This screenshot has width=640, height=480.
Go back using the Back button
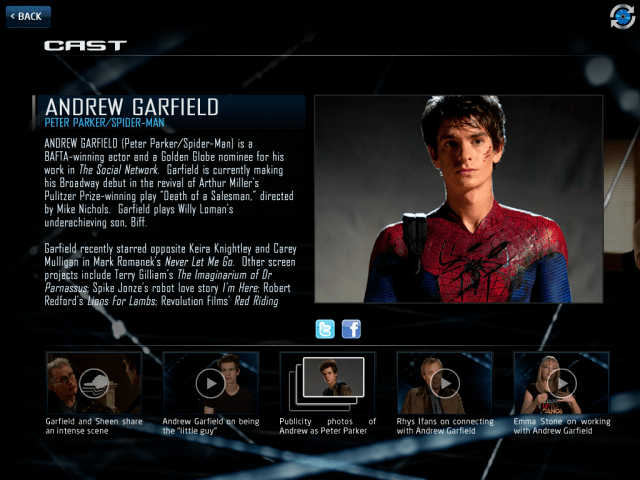[x=28, y=16]
